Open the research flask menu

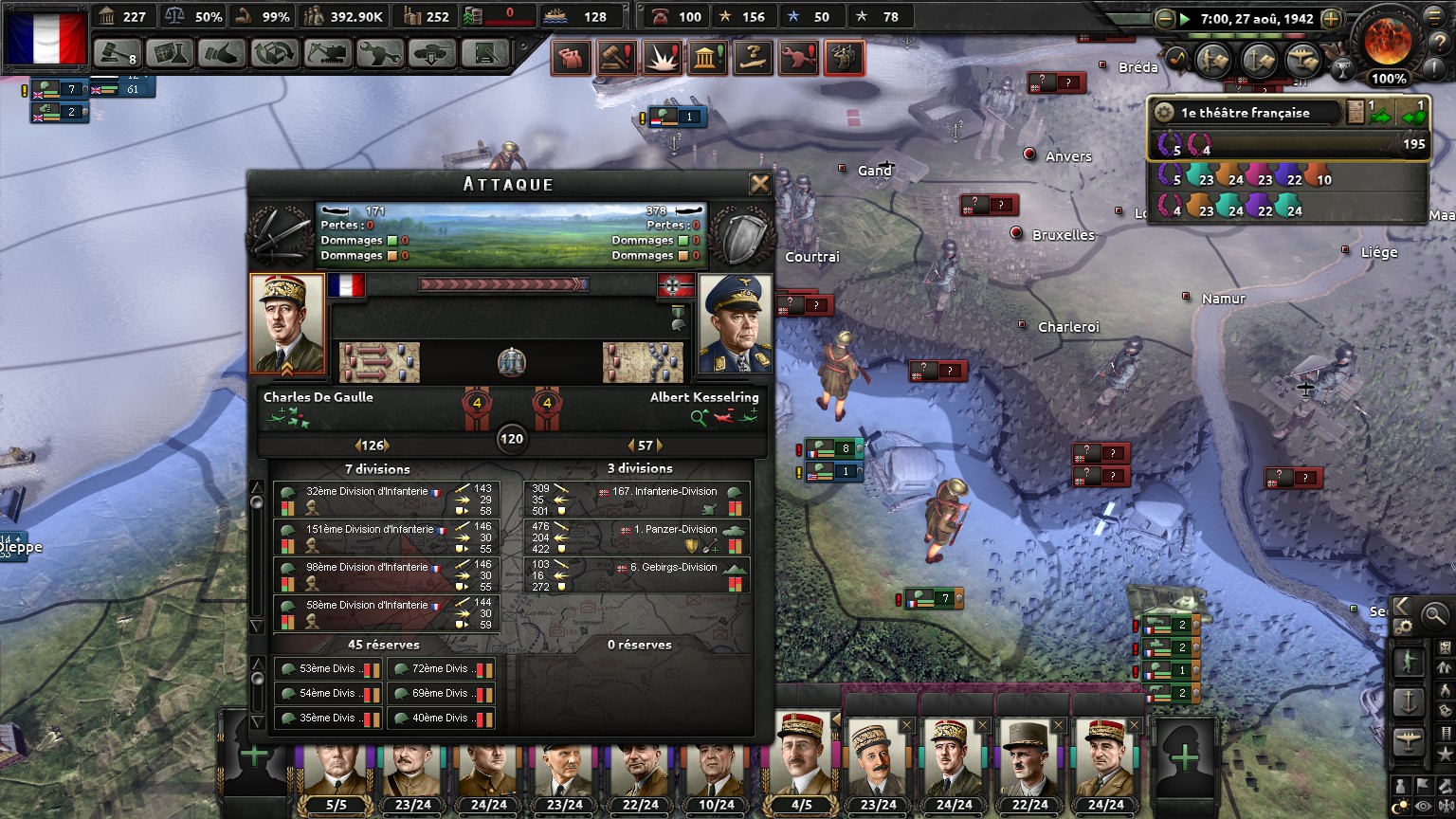pyautogui.click(x=170, y=53)
